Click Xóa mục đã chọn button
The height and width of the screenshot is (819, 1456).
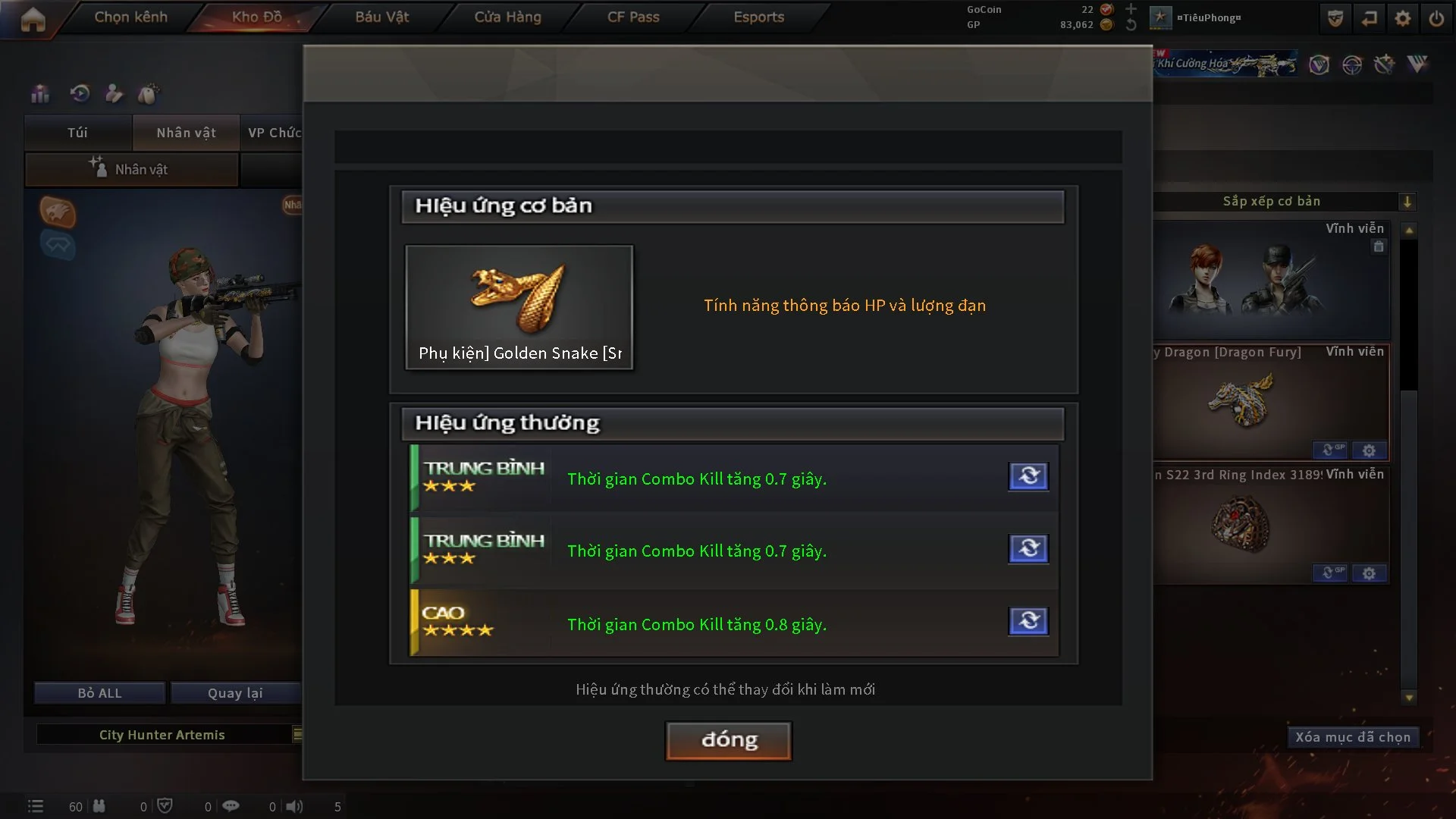pyautogui.click(x=1353, y=736)
